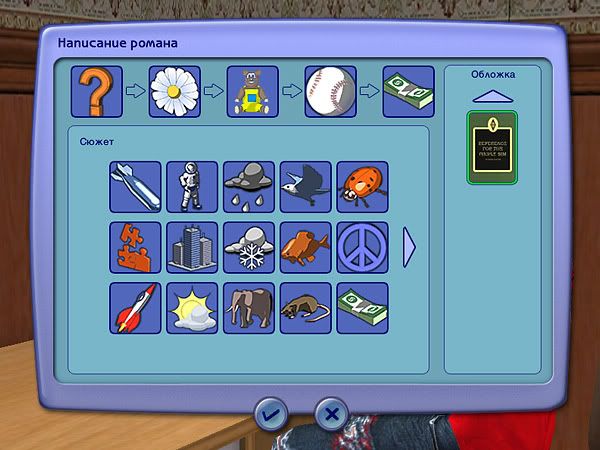This screenshot has width=600, height=450.
Task: Choose the sun and cloud icon
Action: (x=192, y=307)
